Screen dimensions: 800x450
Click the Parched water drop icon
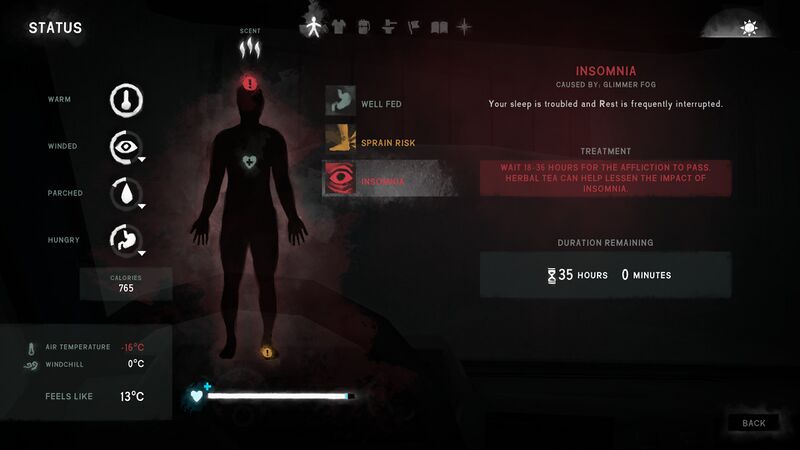(x=126, y=193)
